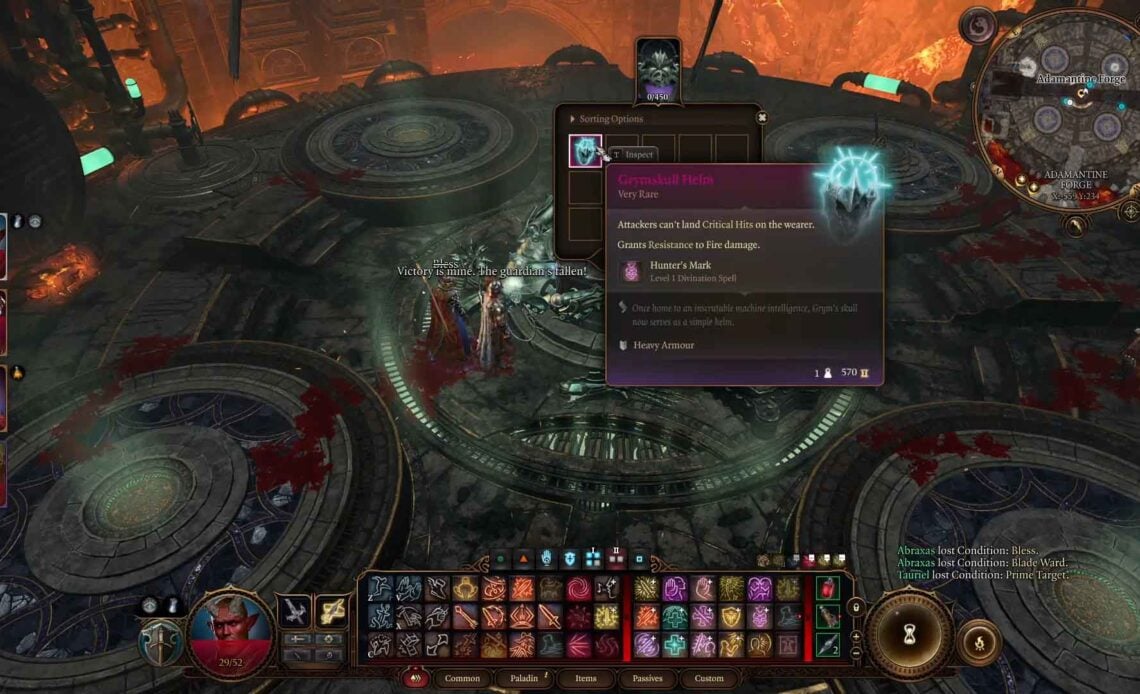This screenshot has height=694, width=1140.
Task: Activate the red spiral ability icon
Action: (580, 589)
